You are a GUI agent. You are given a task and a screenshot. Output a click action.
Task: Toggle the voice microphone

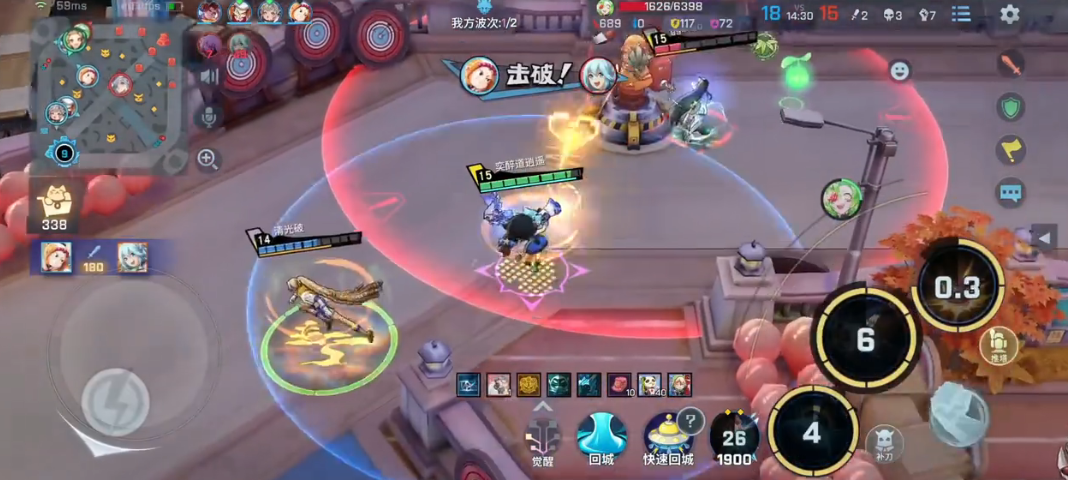tap(209, 117)
